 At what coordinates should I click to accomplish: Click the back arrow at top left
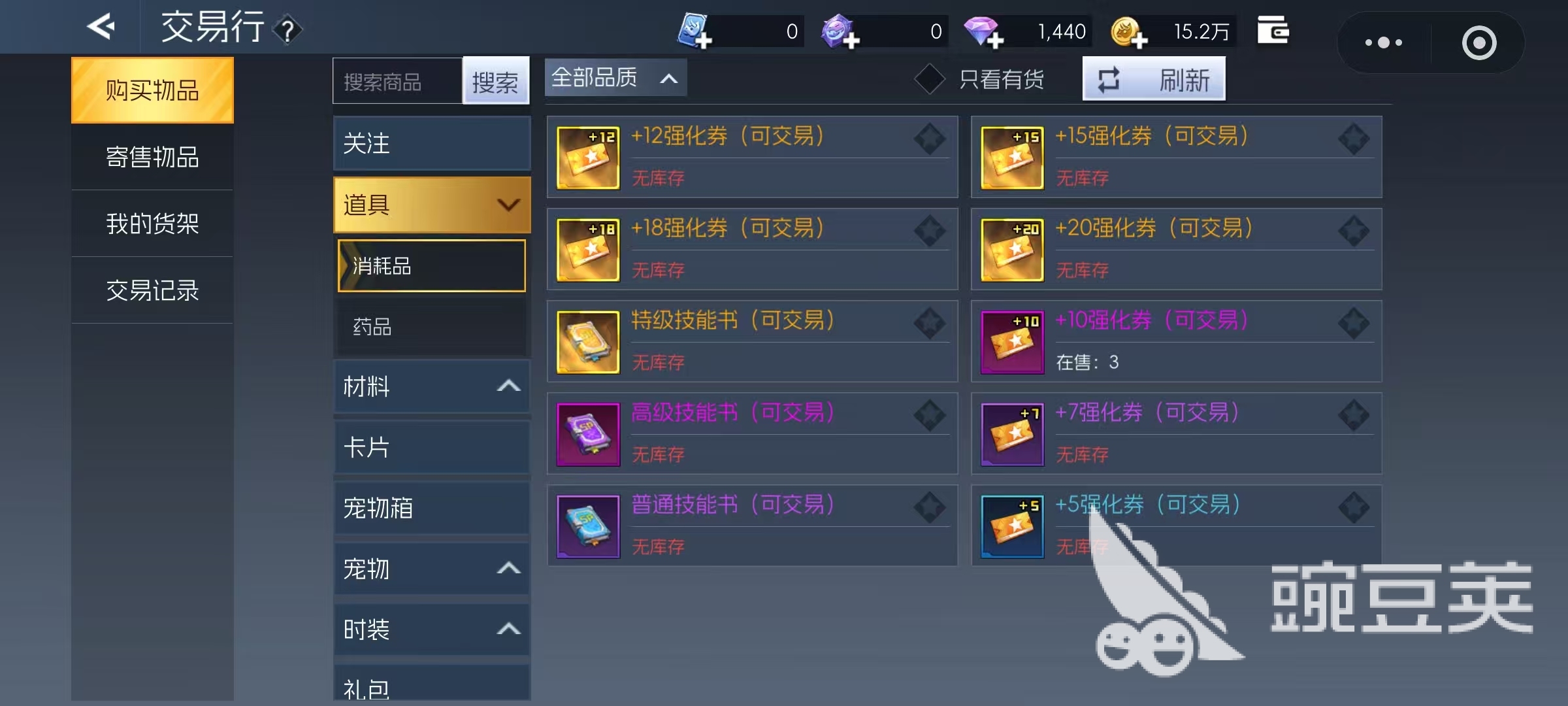point(101,27)
